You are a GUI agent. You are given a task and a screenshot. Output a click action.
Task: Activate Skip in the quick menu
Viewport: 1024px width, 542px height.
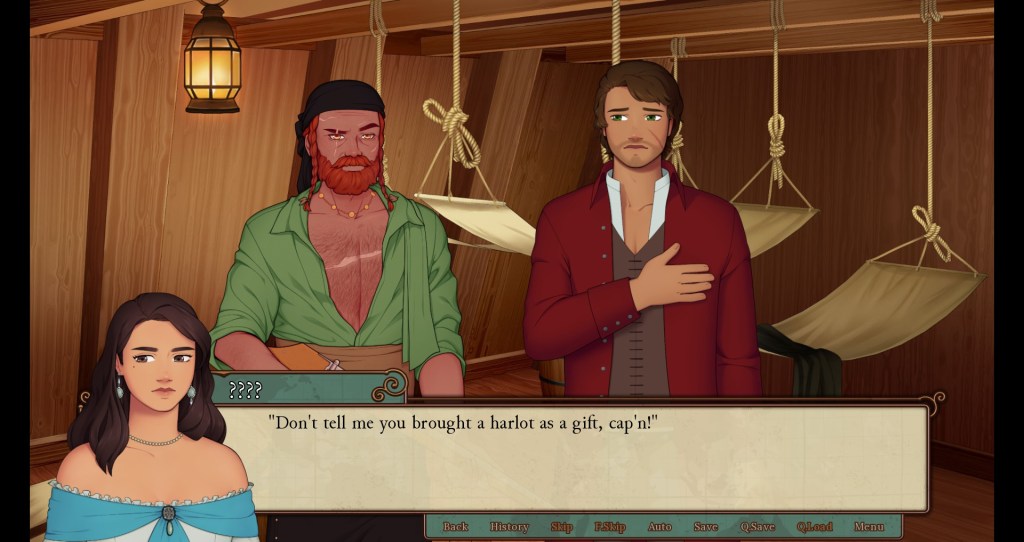pyautogui.click(x=561, y=527)
